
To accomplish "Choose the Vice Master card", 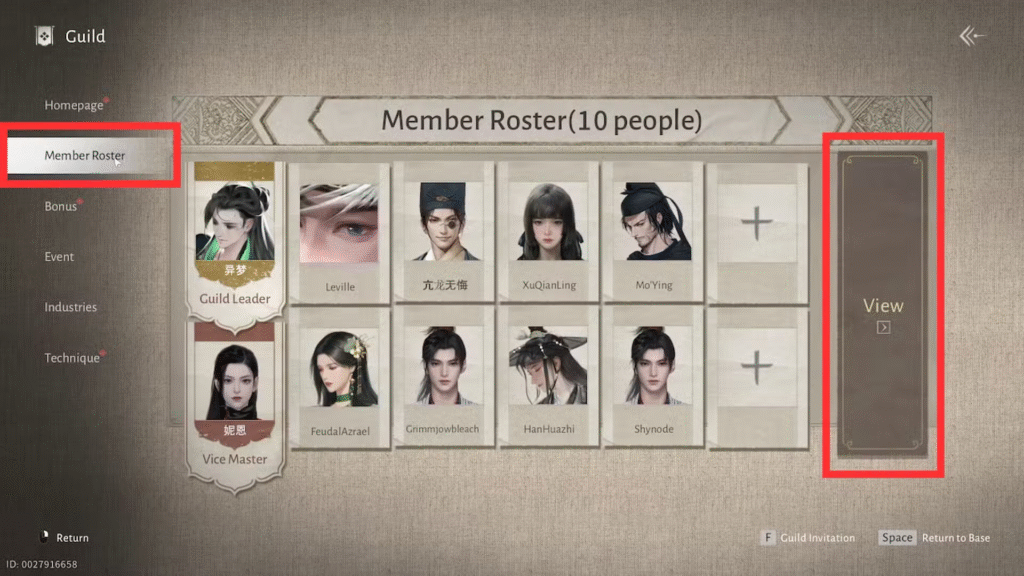I will [x=234, y=400].
